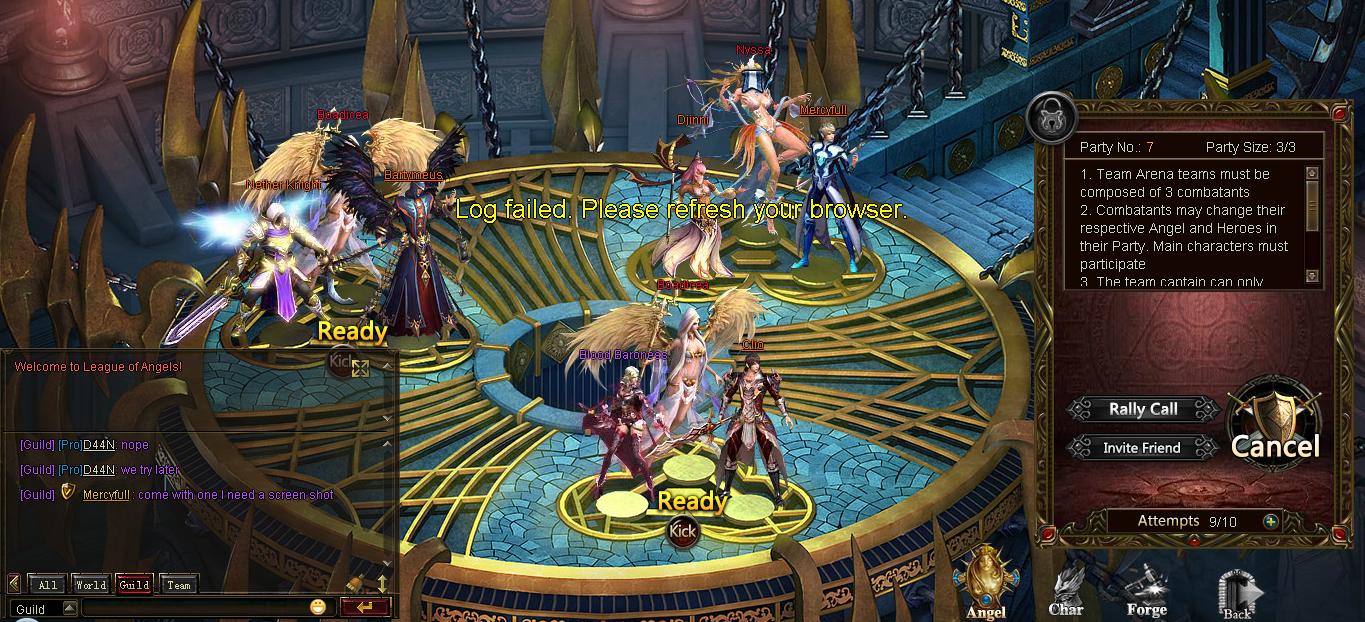Screen dimensions: 1365x622
Task: Toggle the party lock icon
Action: [x=1050, y=116]
